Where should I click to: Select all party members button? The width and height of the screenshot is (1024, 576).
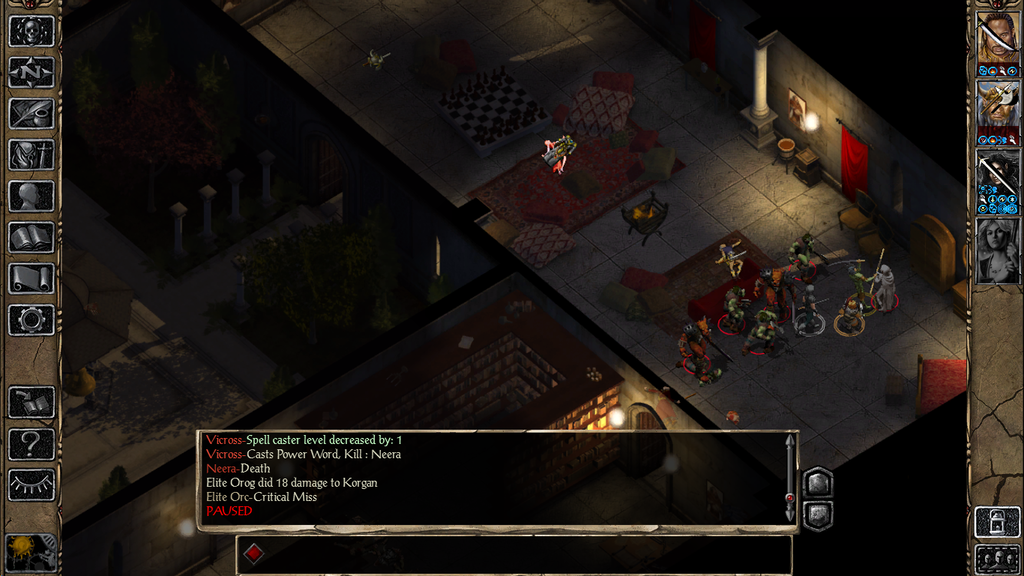point(997,558)
